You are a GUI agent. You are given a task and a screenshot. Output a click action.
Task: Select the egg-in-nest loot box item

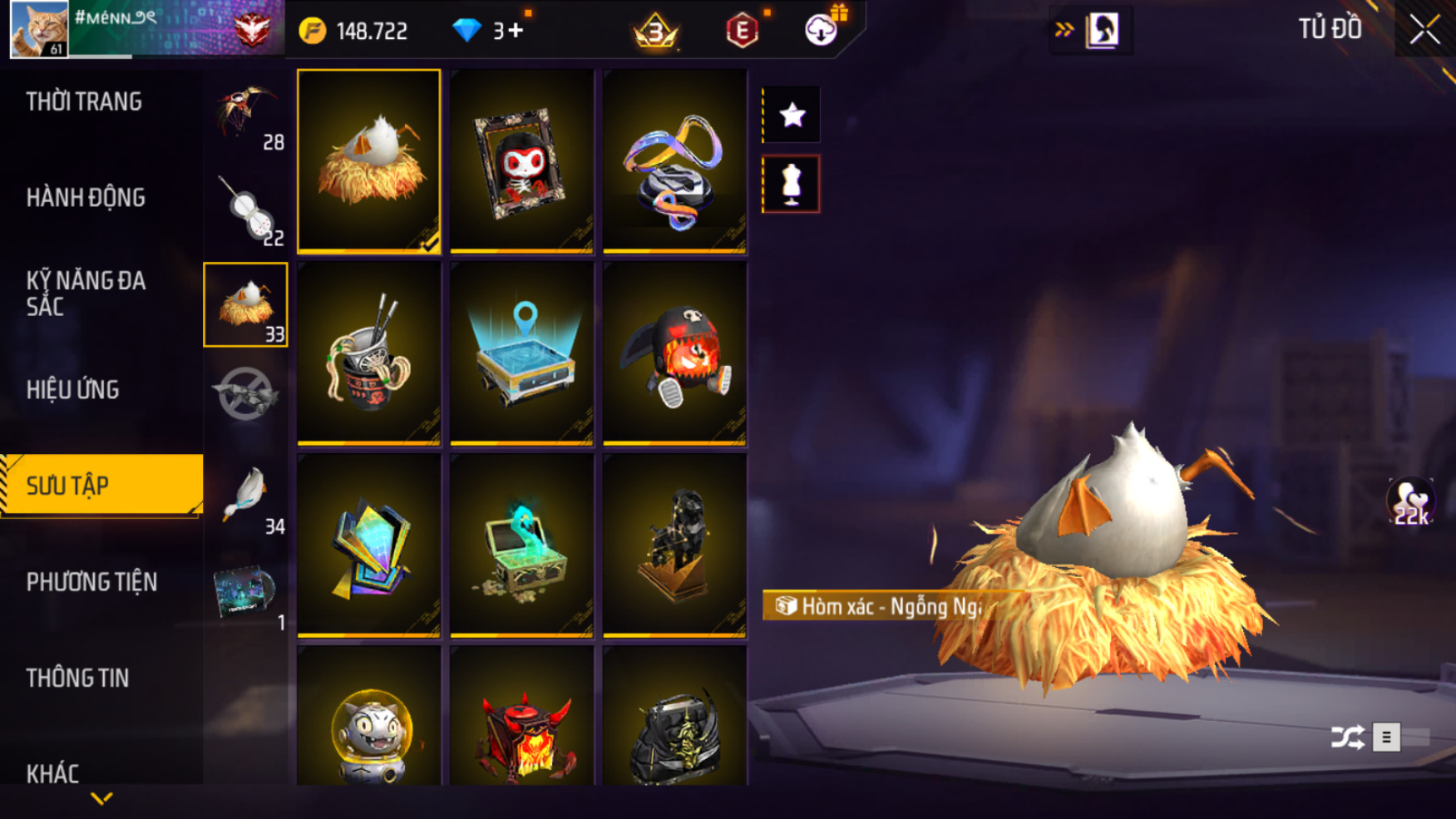coord(369,161)
